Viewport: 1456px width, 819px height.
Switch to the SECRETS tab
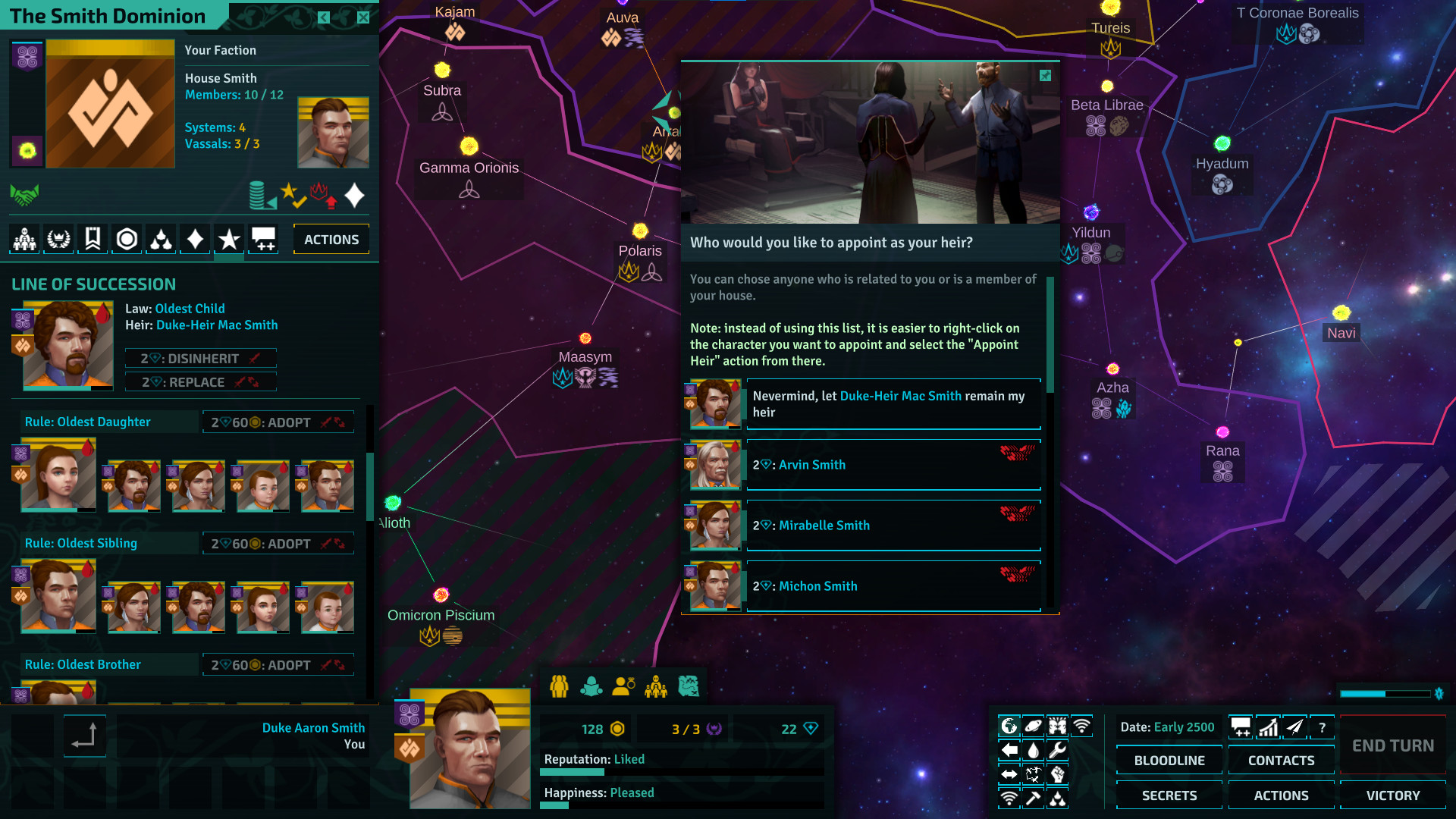[1169, 795]
